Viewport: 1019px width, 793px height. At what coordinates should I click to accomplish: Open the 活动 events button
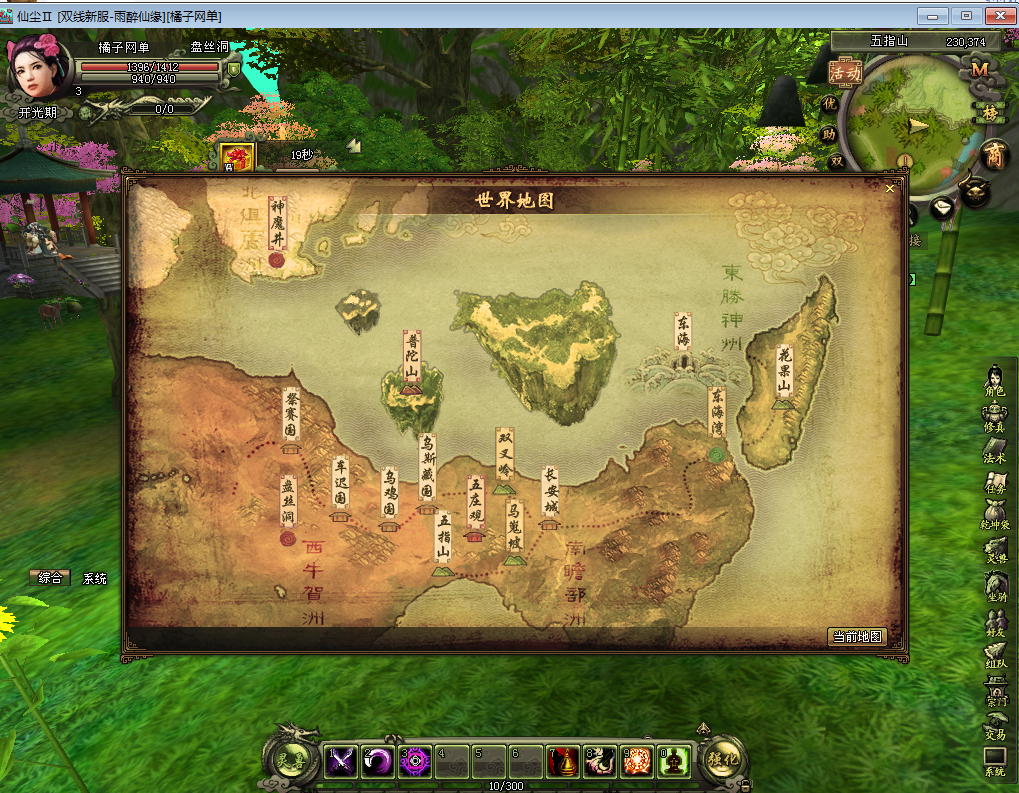(x=845, y=72)
